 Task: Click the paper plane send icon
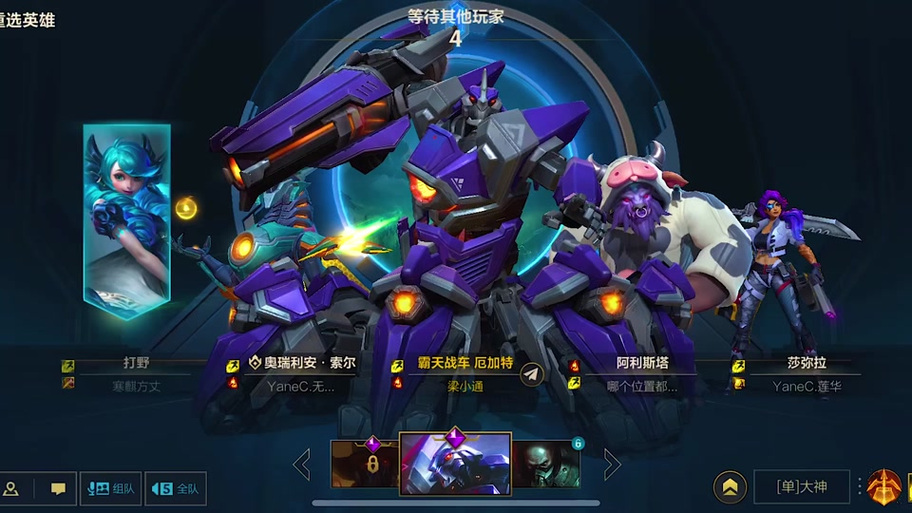(532, 373)
